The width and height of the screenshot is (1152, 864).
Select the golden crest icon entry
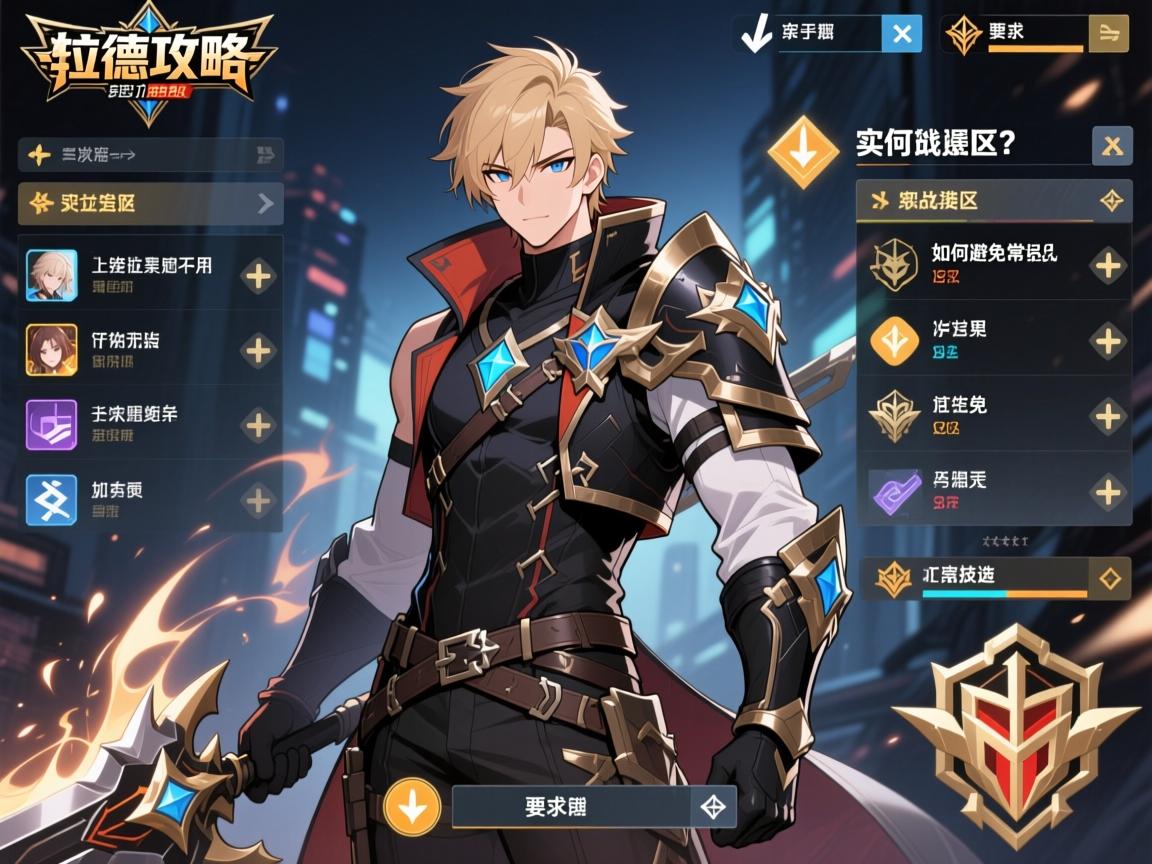tap(993, 415)
